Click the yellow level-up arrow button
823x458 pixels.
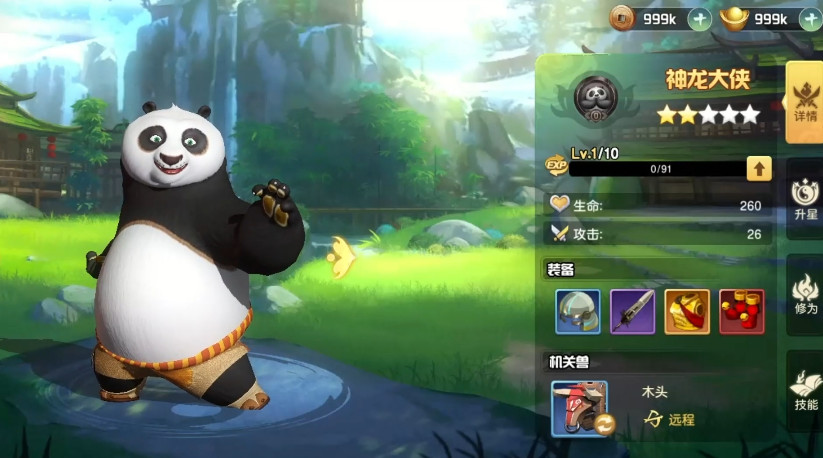[x=759, y=168]
